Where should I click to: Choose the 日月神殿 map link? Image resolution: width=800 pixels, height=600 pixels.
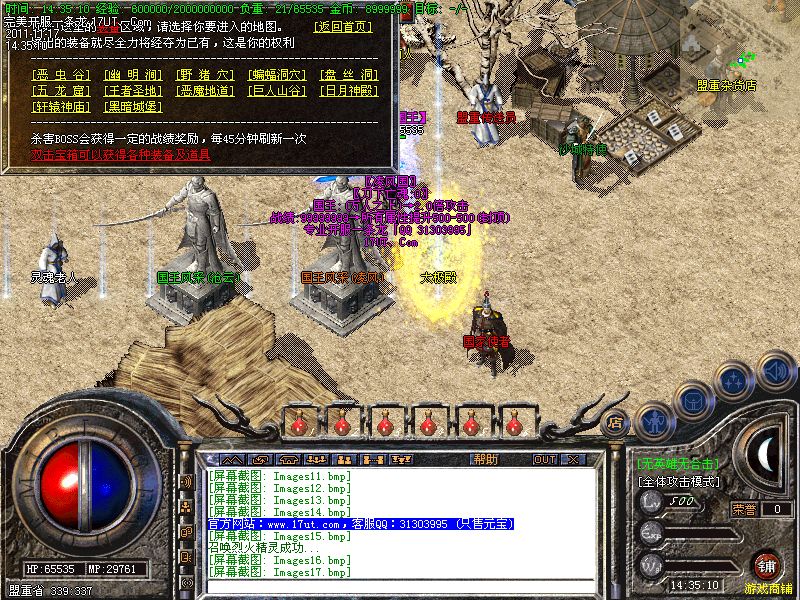[x=348, y=91]
